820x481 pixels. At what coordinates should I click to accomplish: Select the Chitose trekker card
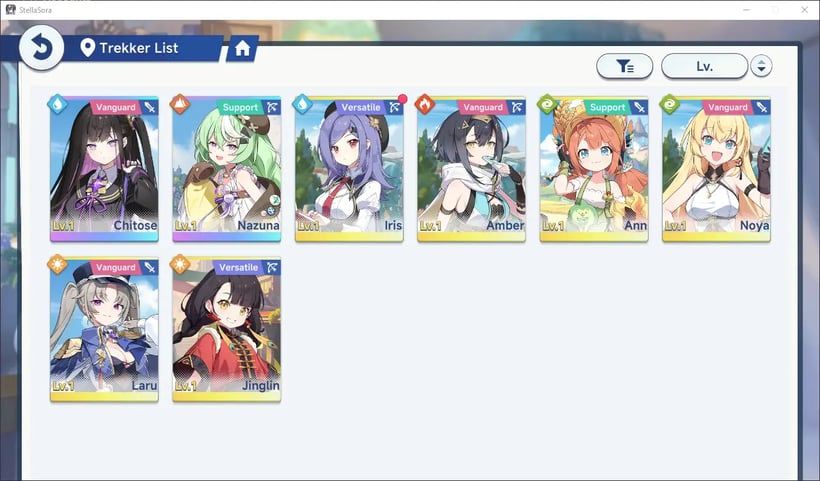[104, 168]
